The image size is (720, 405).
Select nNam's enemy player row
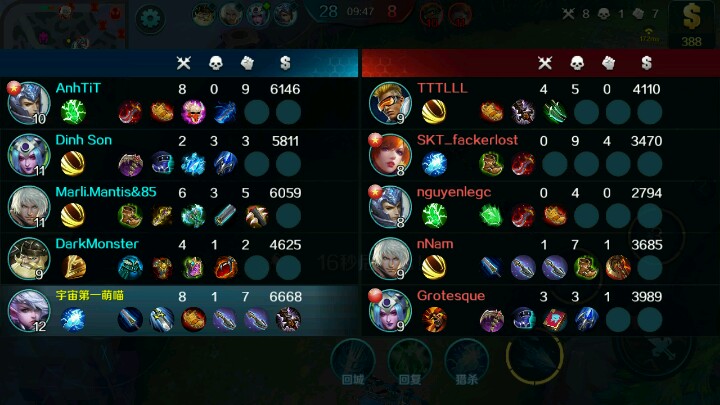click(540, 258)
